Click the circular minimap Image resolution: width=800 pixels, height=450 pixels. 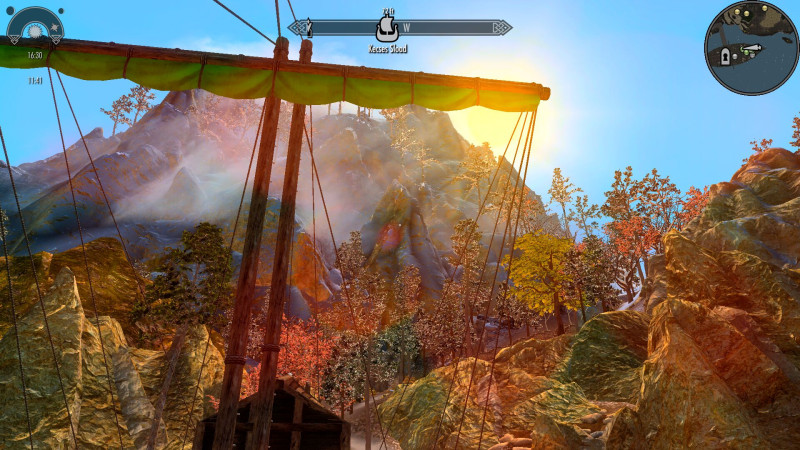pos(751,47)
